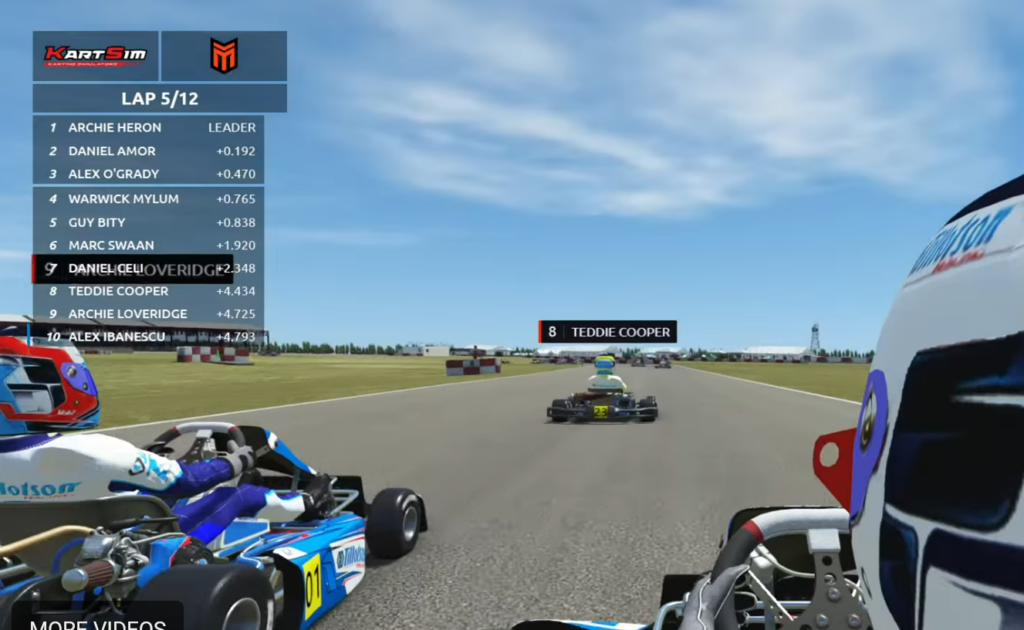
Task: Click the floating Teddie Cooper name tag
Action: click(608, 332)
